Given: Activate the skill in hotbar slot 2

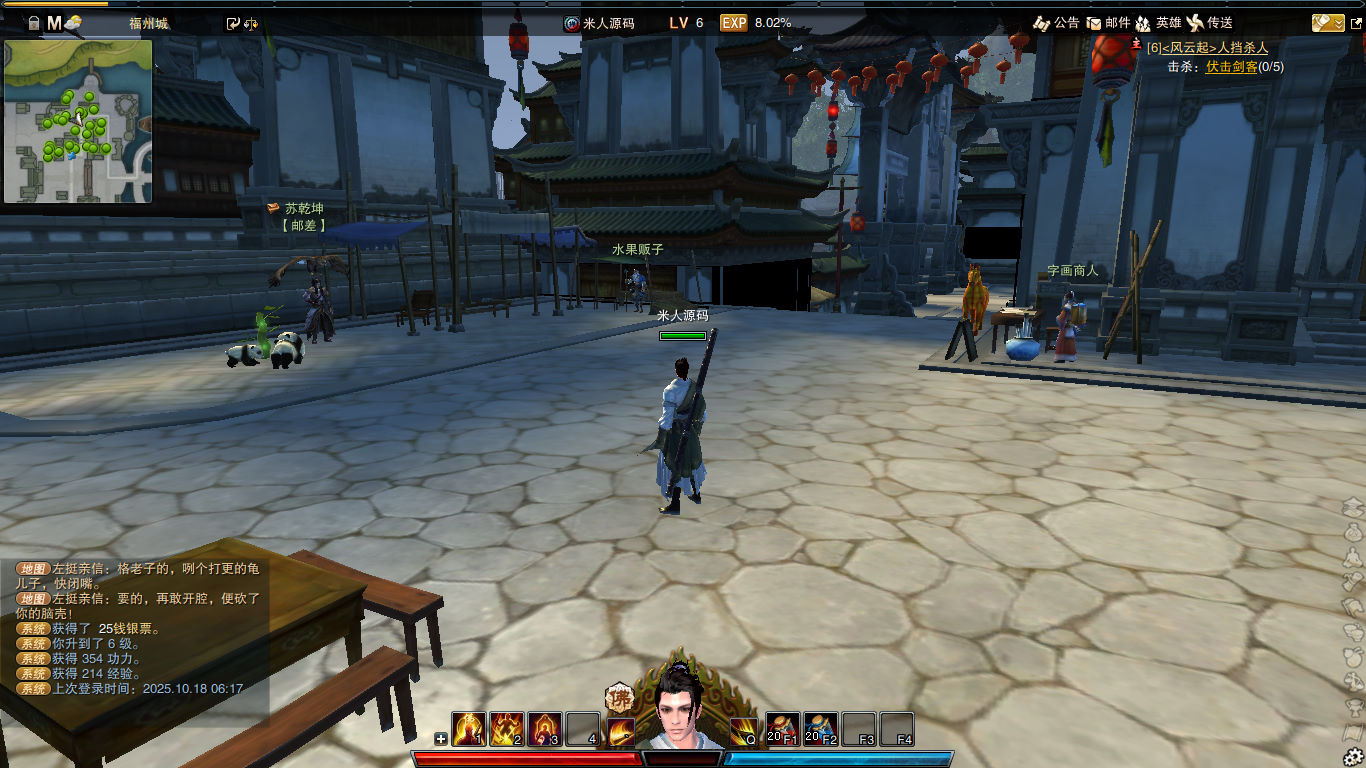Looking at the screenshot, I should click(506, 729).
